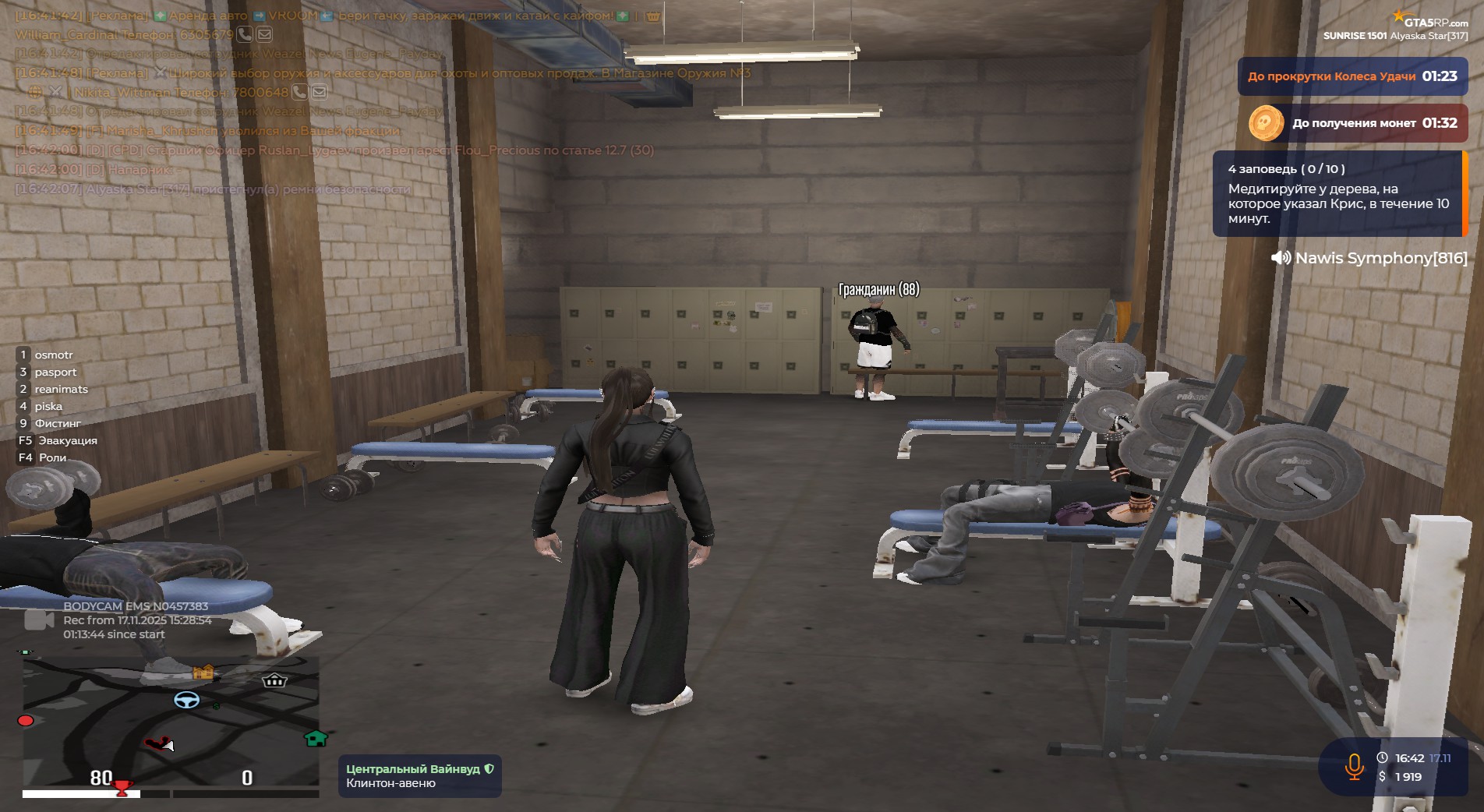Toggle the microphone icon
This screenshot has width=1484, height=812.
click(x=1354, y=767)
